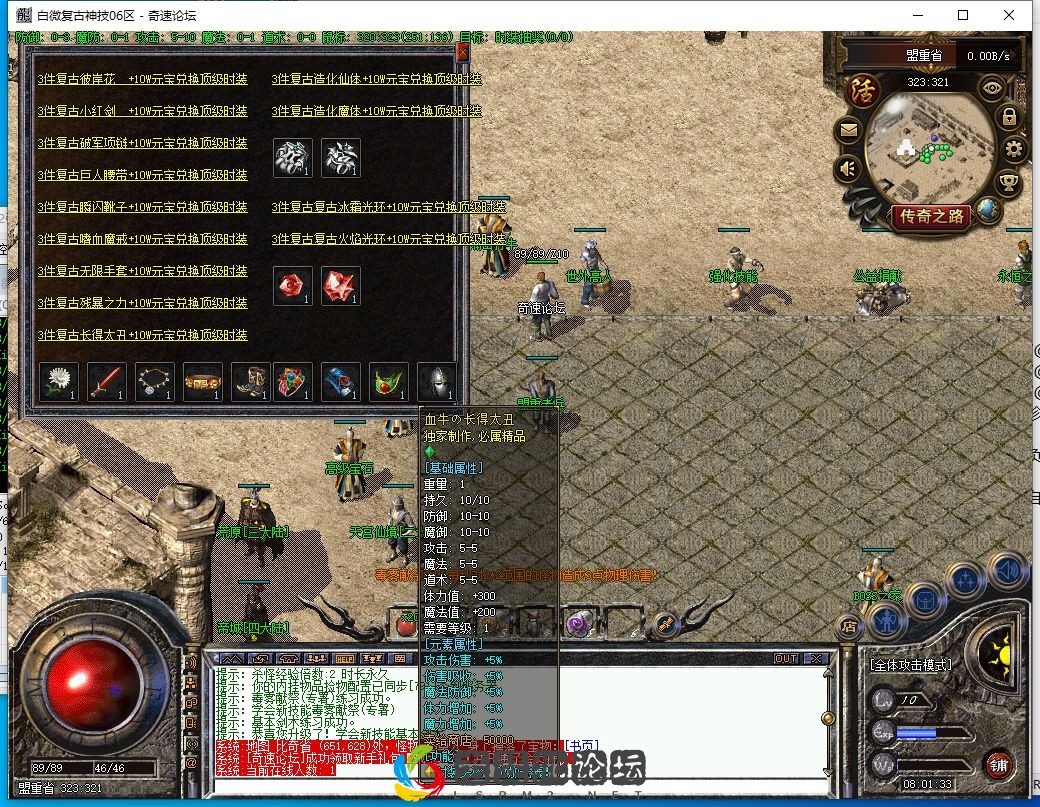Click the white flower item slot
Viewport: 1040px width, 807px height.
coord(58,381)
